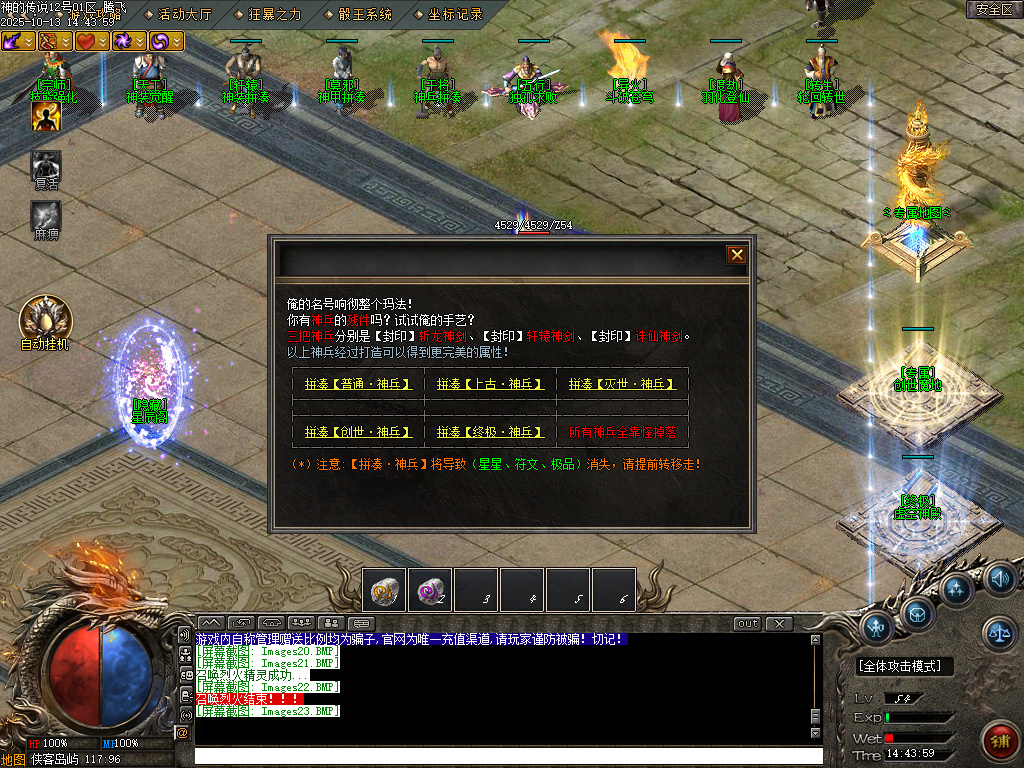Viewport: 1024px width, 768px height.
Task: Open the round red 辅 assist button
Action: [999, 741]
